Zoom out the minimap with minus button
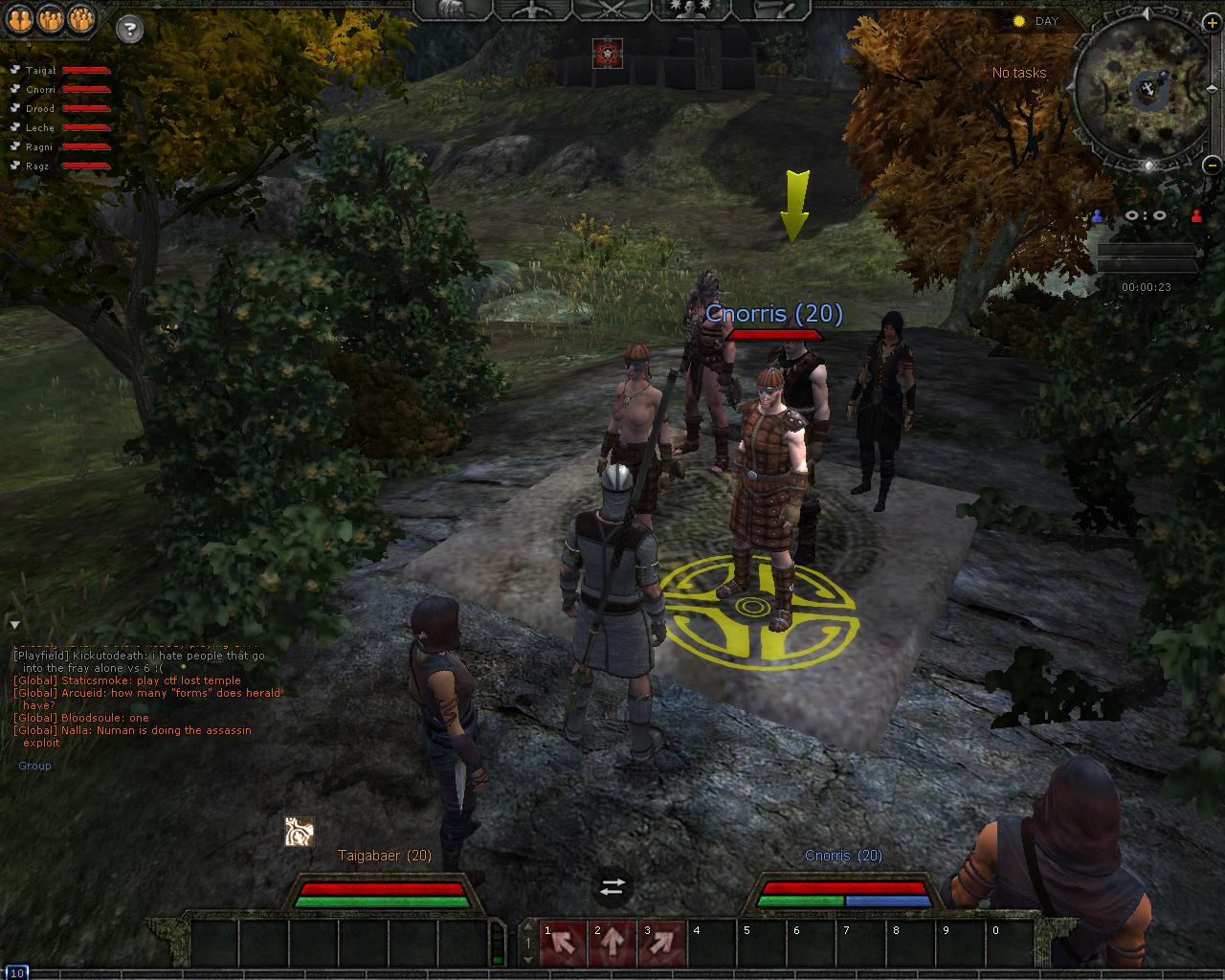This screenshot has width=1225, height=980. (x=1212, y=163)
